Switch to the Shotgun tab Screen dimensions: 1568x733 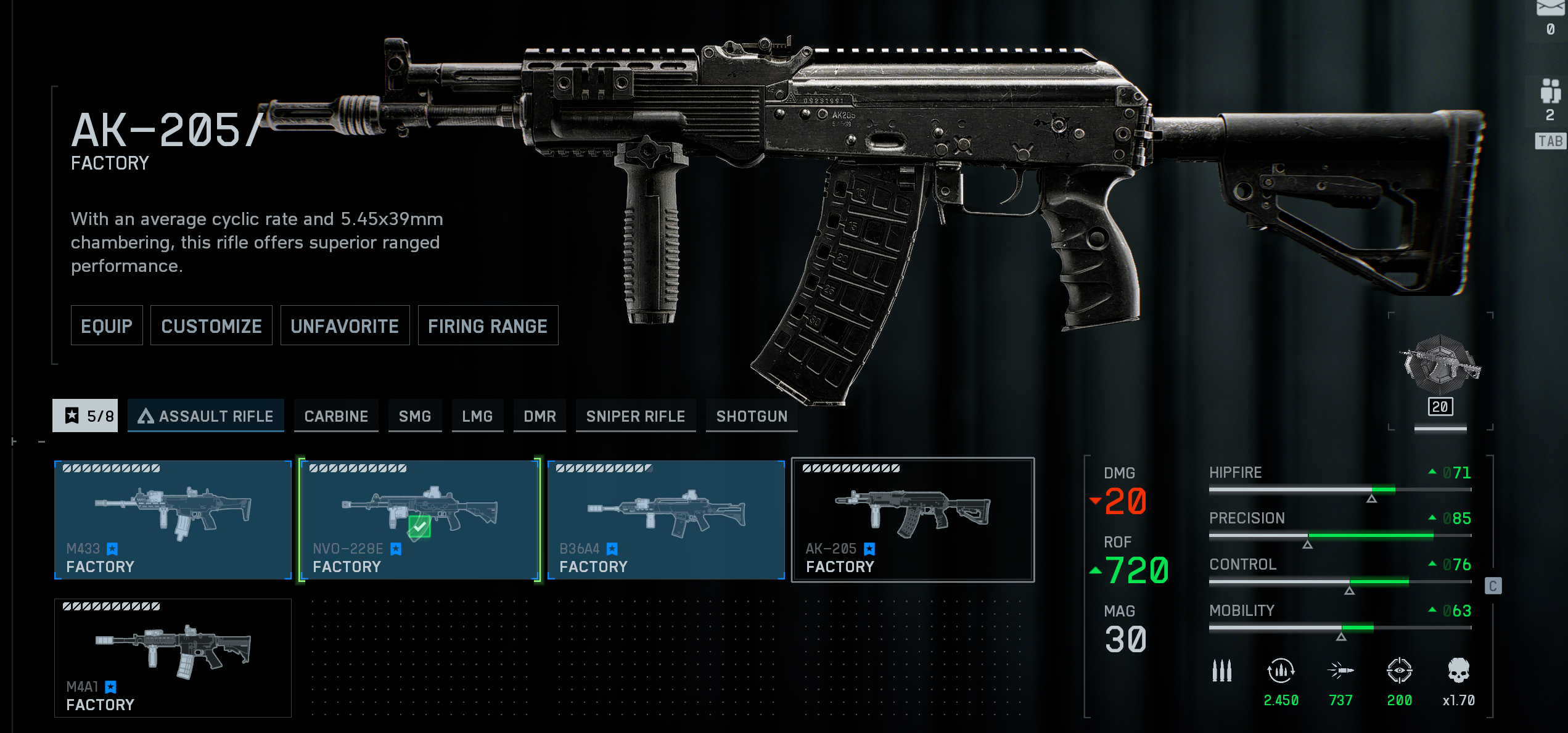click(752, 416)
